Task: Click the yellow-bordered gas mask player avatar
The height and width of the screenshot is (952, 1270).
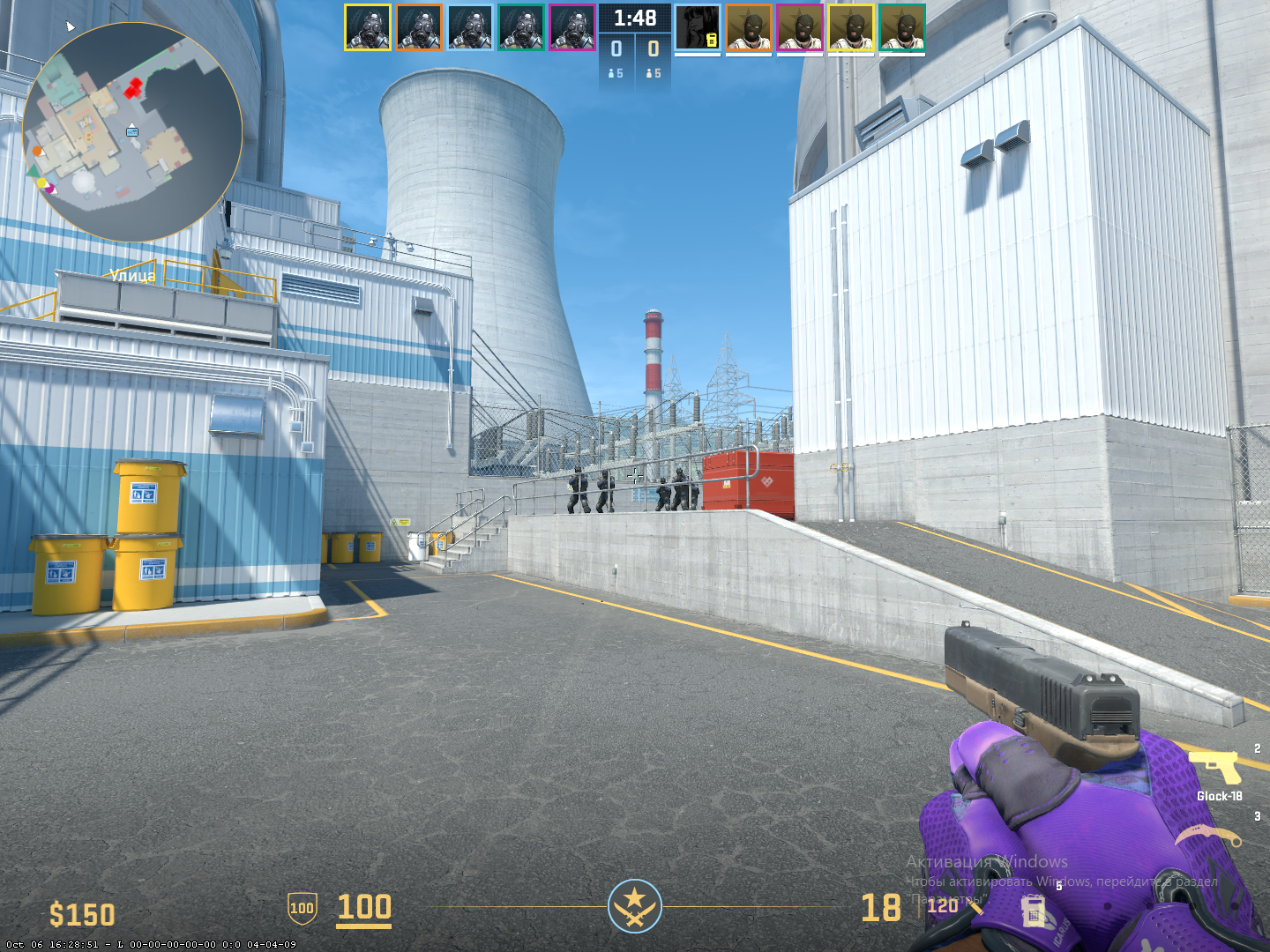Action: tap(367, 27)
